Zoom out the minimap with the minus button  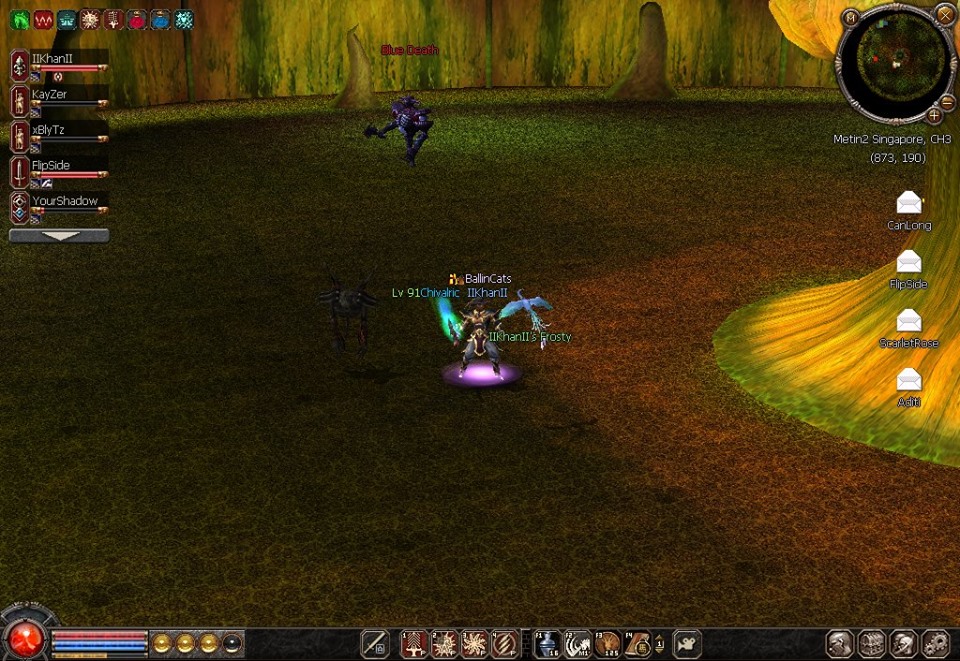(947, 102)
